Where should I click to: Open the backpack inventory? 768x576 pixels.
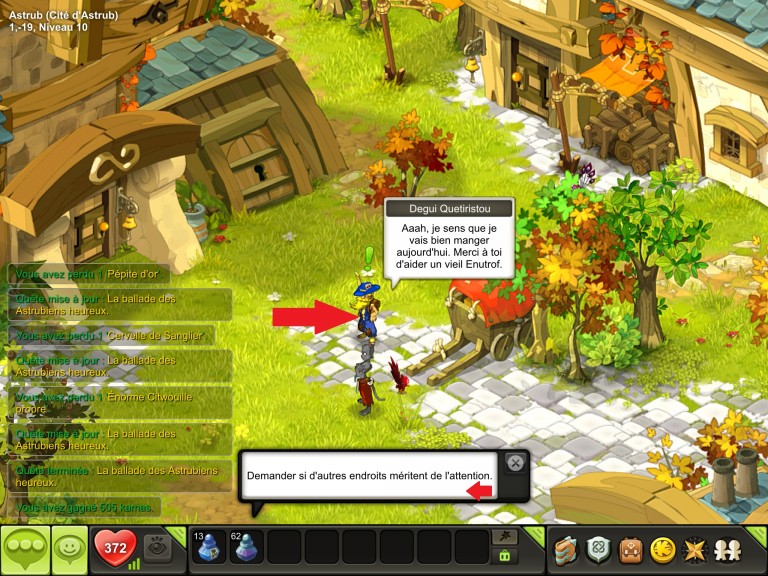click(x=630, y=549)
